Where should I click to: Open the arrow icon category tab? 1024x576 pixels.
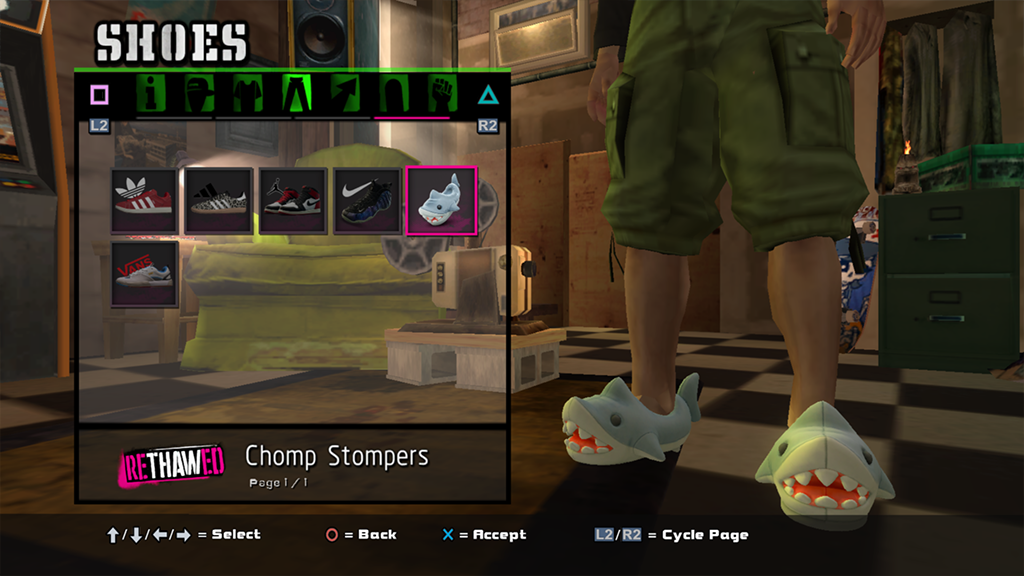[x=345, y=94]
